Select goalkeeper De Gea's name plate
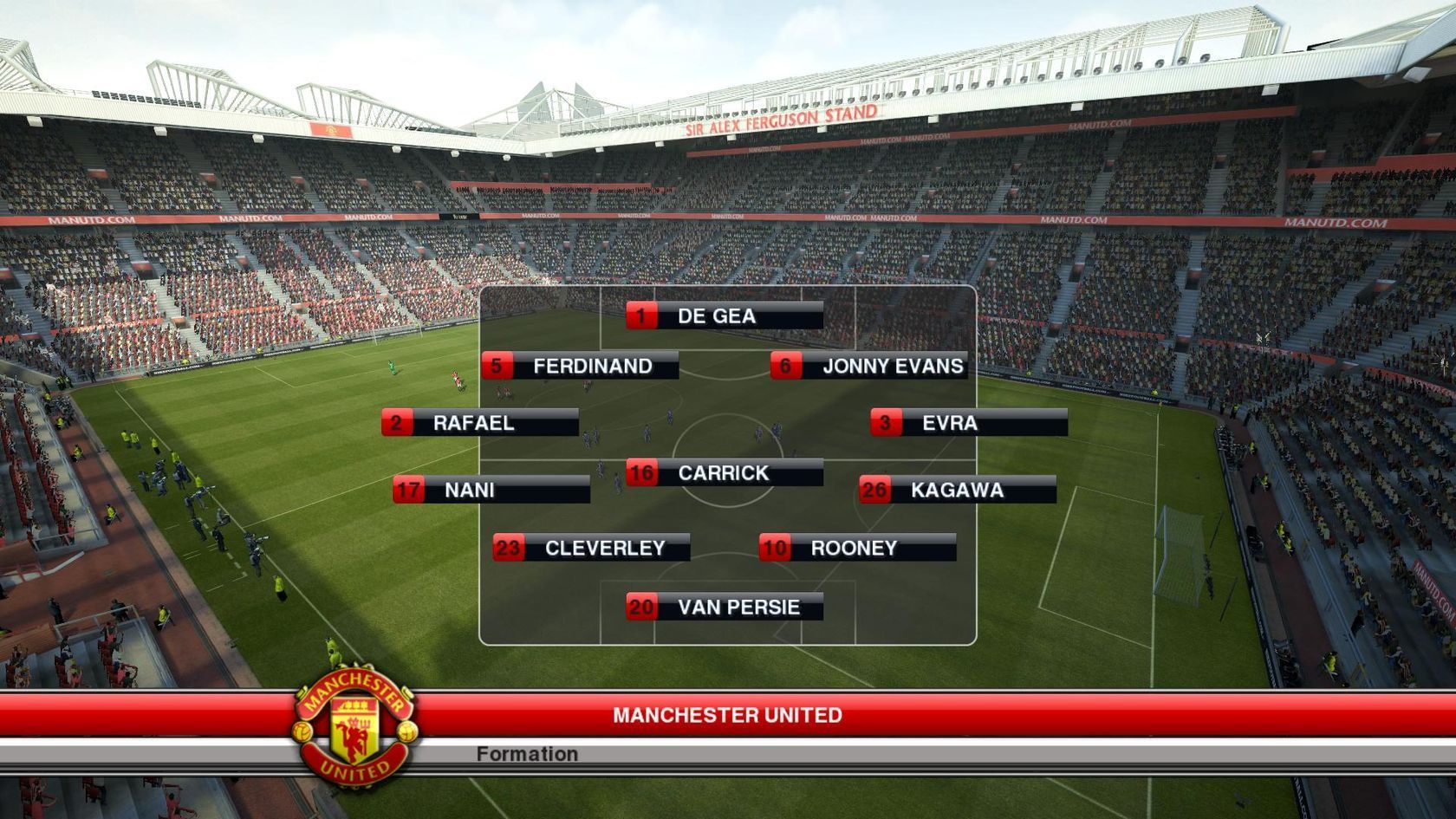Screen dimensions: 1456x819 point(725,316)
